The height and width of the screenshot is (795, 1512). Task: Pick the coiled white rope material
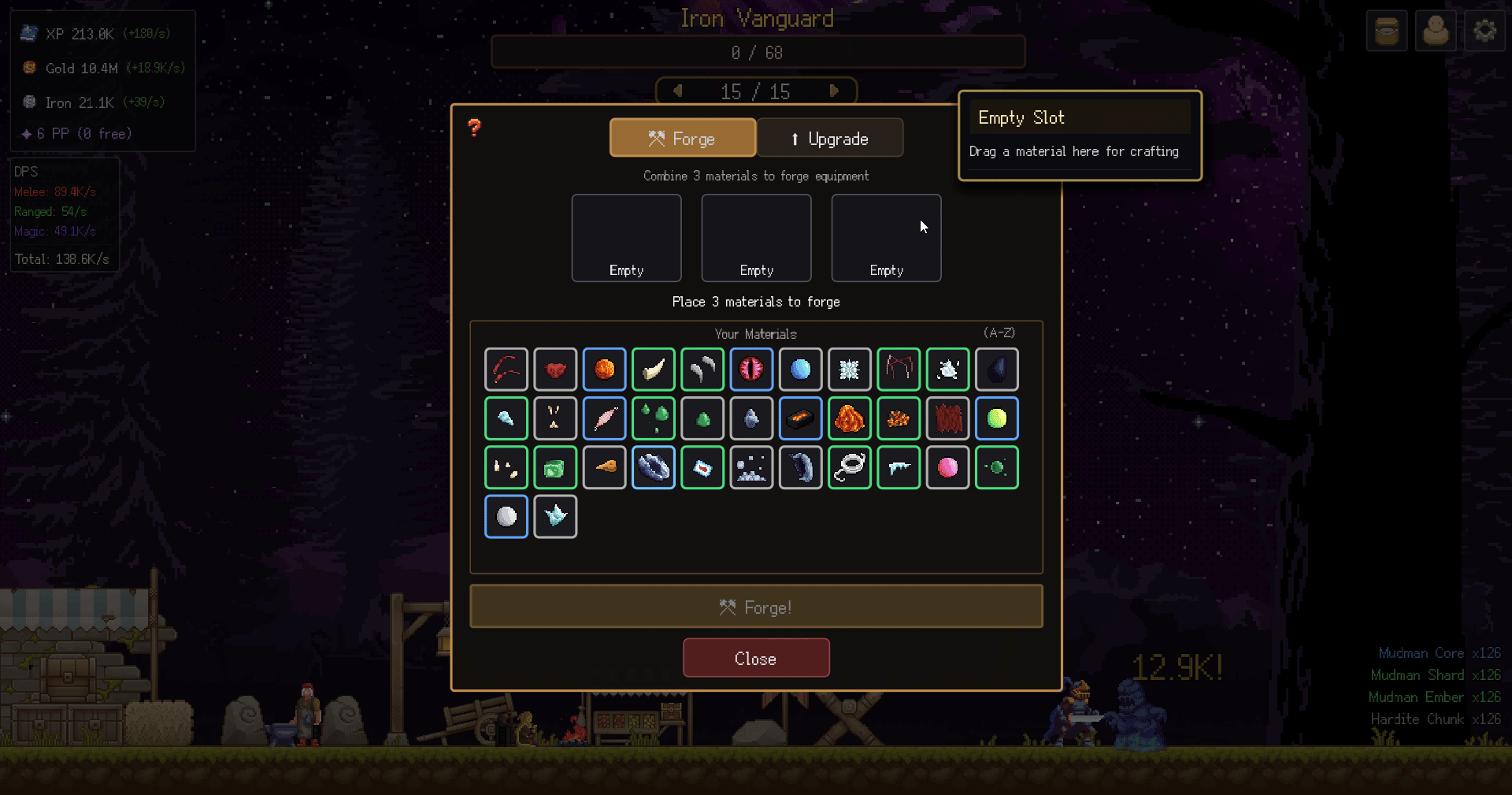[849, 468]
